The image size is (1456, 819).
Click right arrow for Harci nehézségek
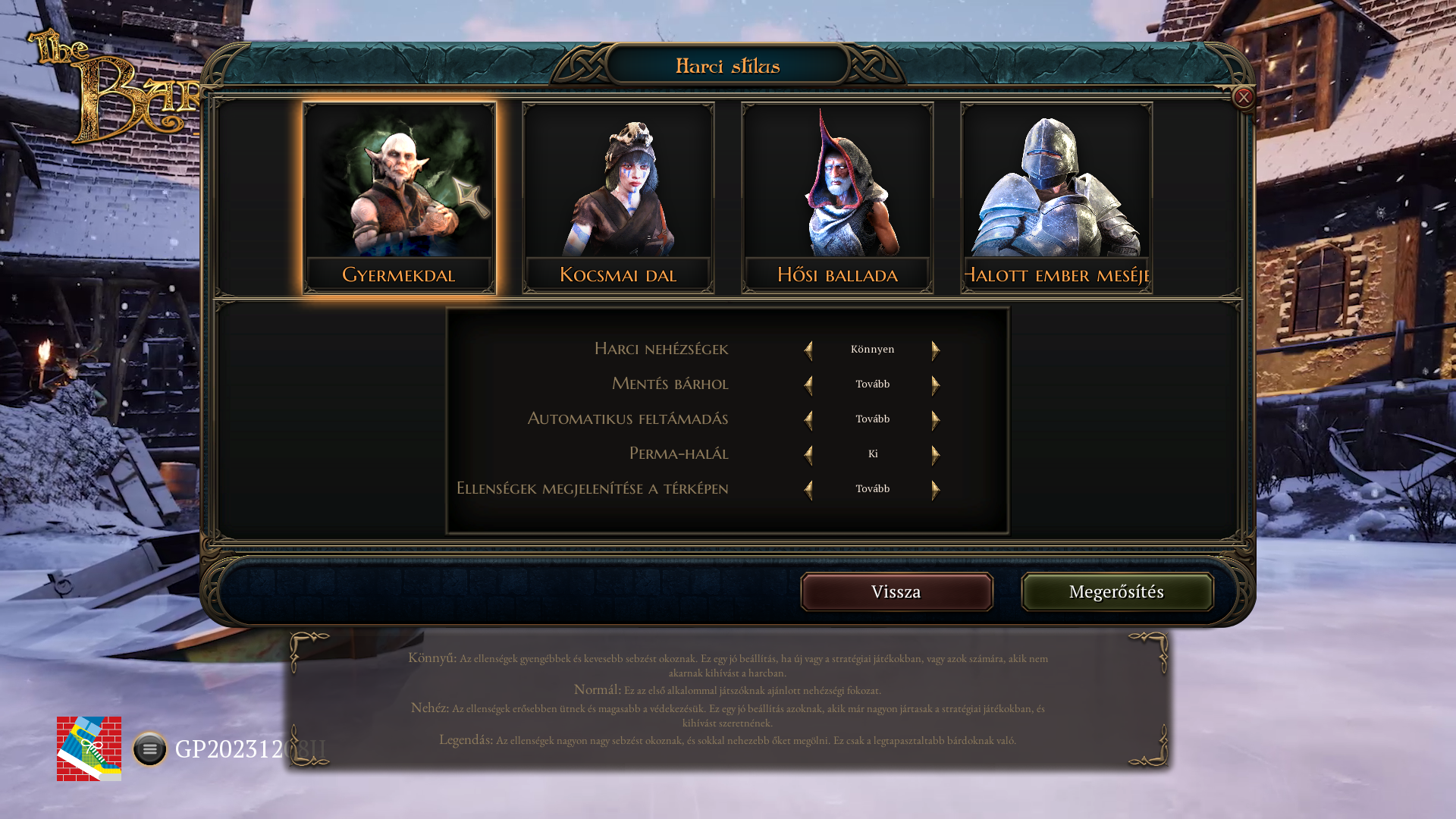(x=936, y=350)
